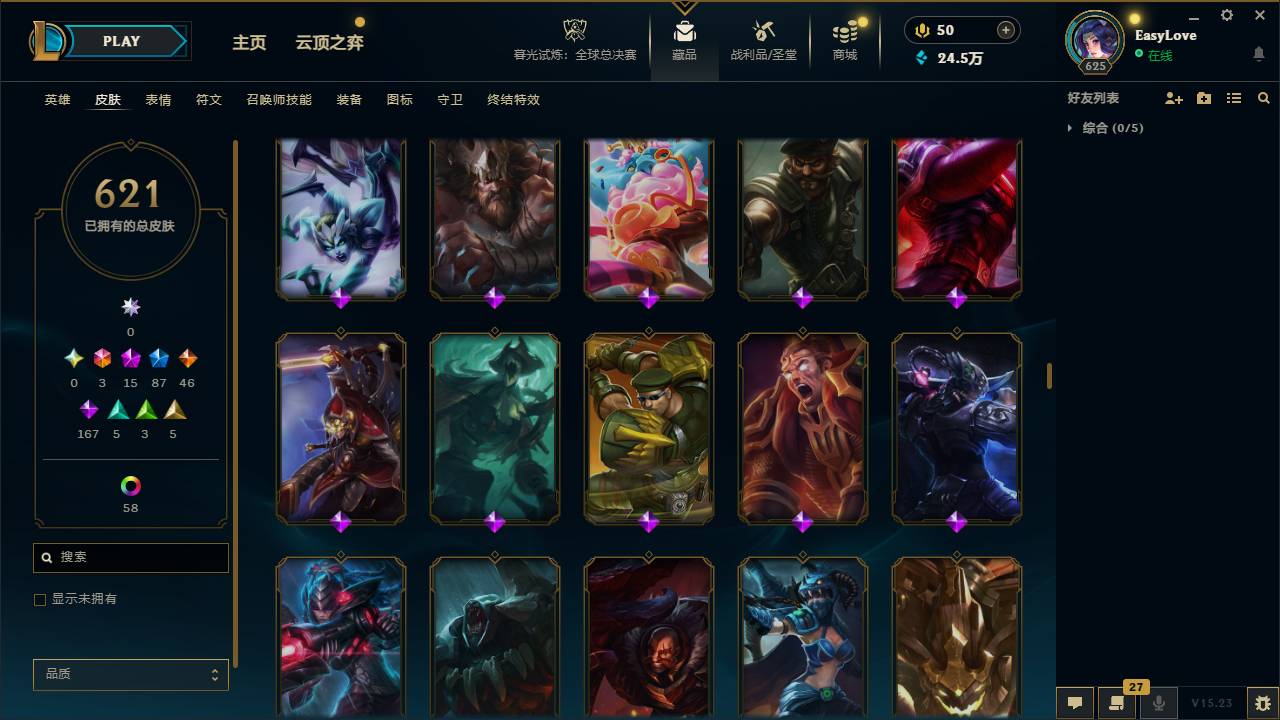The height and width of the screenshot is (720, 1280).
Task: Open the 藏品 collection backpack icon
Action: (x=684, y=30)
